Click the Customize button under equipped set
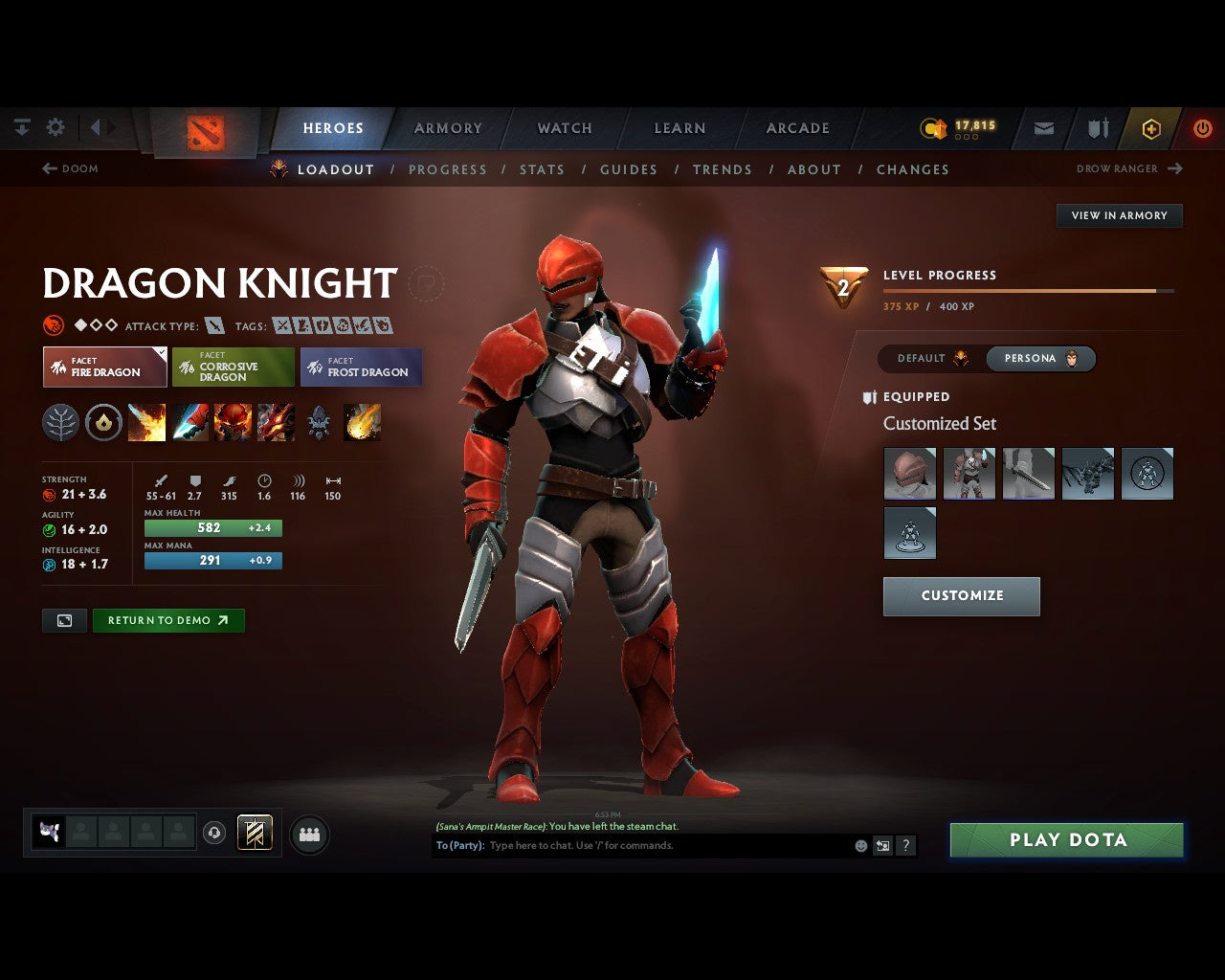This screenshot has width=1225, height=980. [961, 595]
